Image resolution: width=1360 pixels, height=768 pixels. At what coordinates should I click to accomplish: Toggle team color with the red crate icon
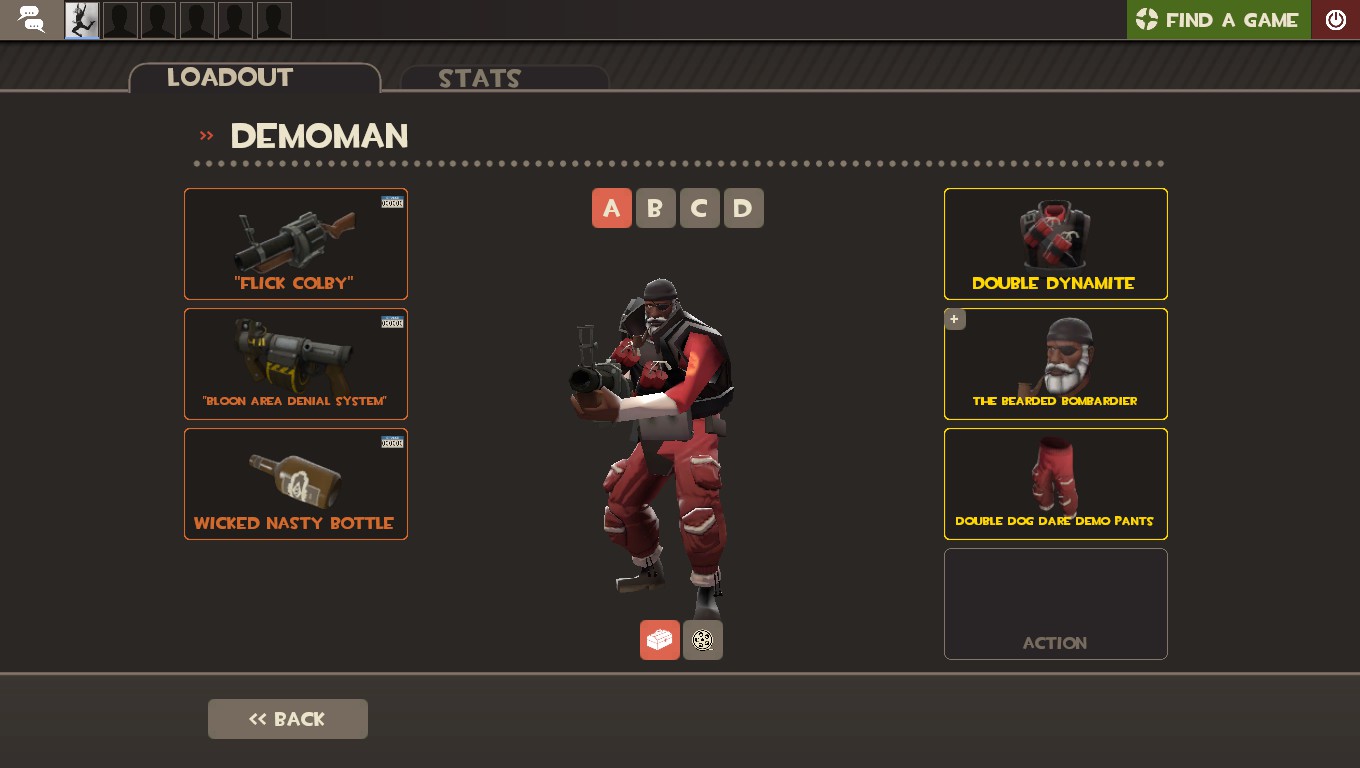click(659, 640)
